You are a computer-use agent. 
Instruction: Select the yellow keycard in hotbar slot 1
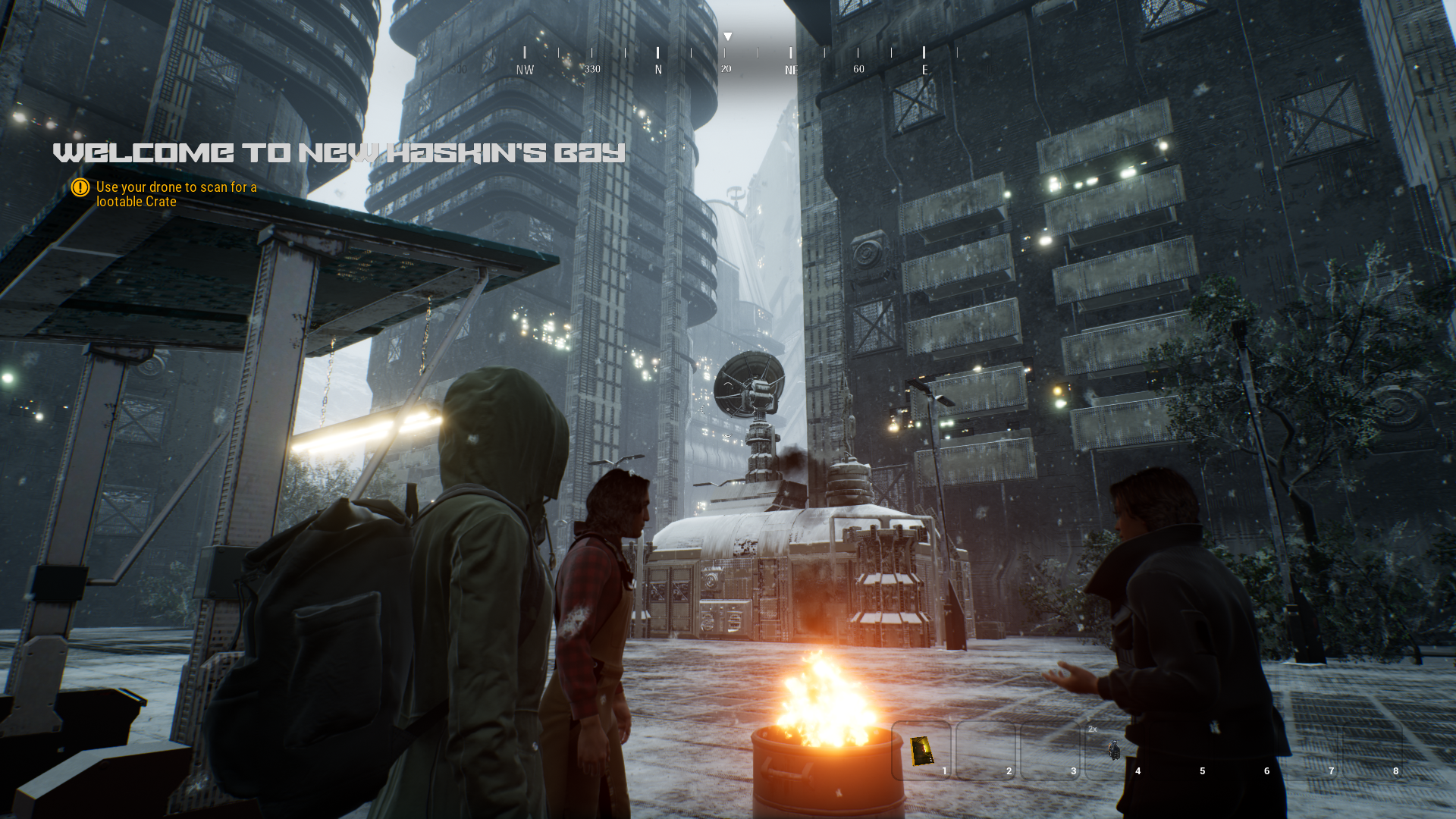tap(921, 750)
